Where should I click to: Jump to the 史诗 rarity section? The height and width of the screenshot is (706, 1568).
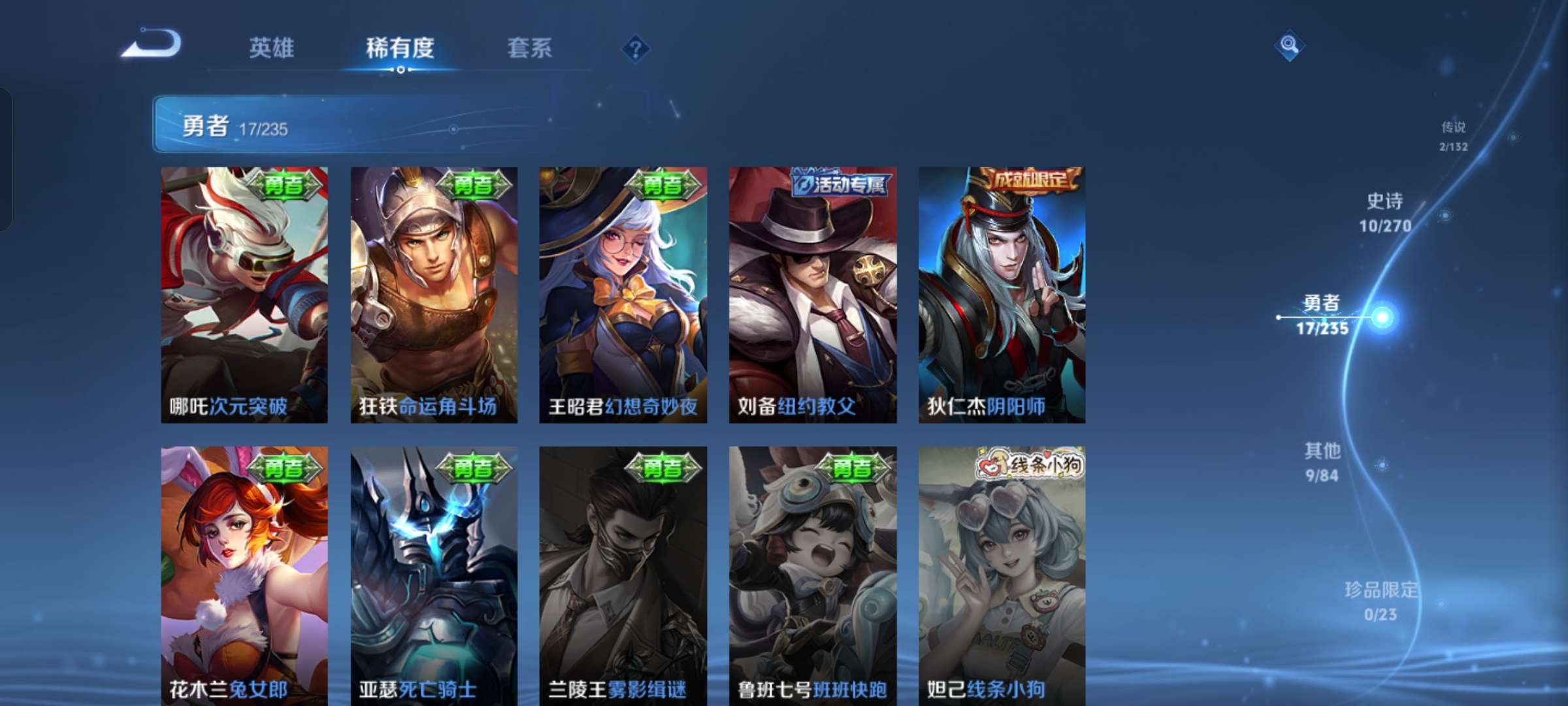(x=1385, y=212)
